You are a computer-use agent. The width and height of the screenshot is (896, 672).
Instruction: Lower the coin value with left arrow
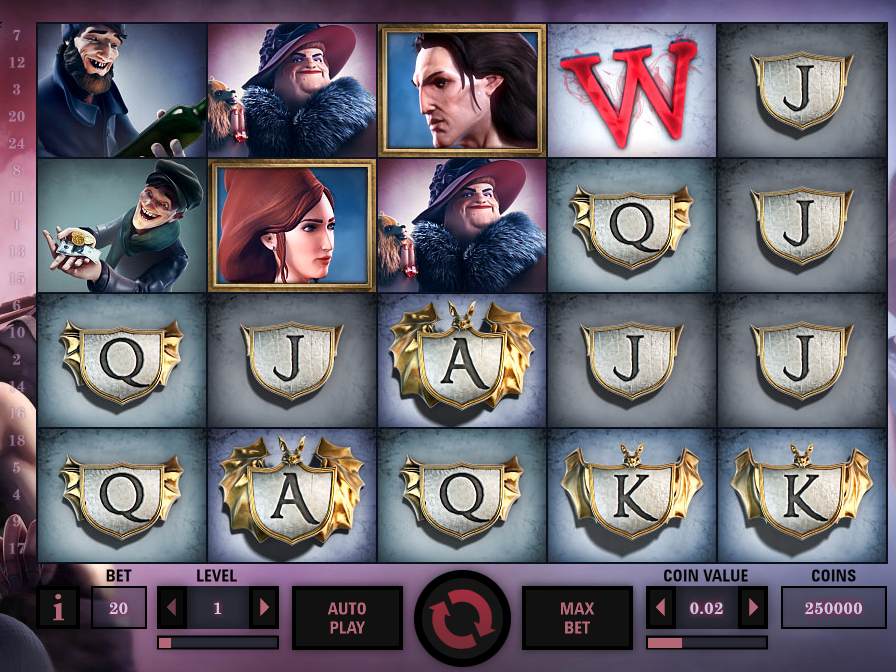coord(660,608)
